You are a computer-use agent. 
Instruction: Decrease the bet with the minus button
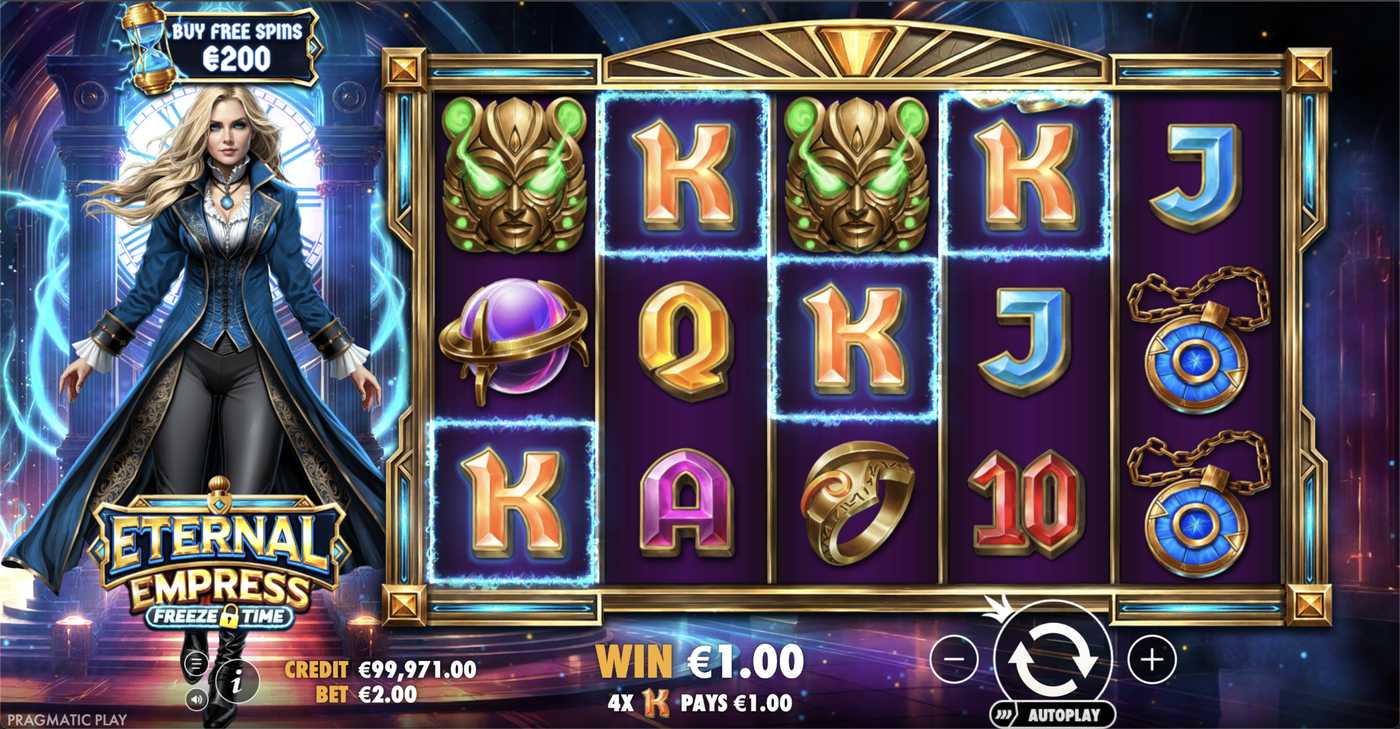tap(954, 659)
